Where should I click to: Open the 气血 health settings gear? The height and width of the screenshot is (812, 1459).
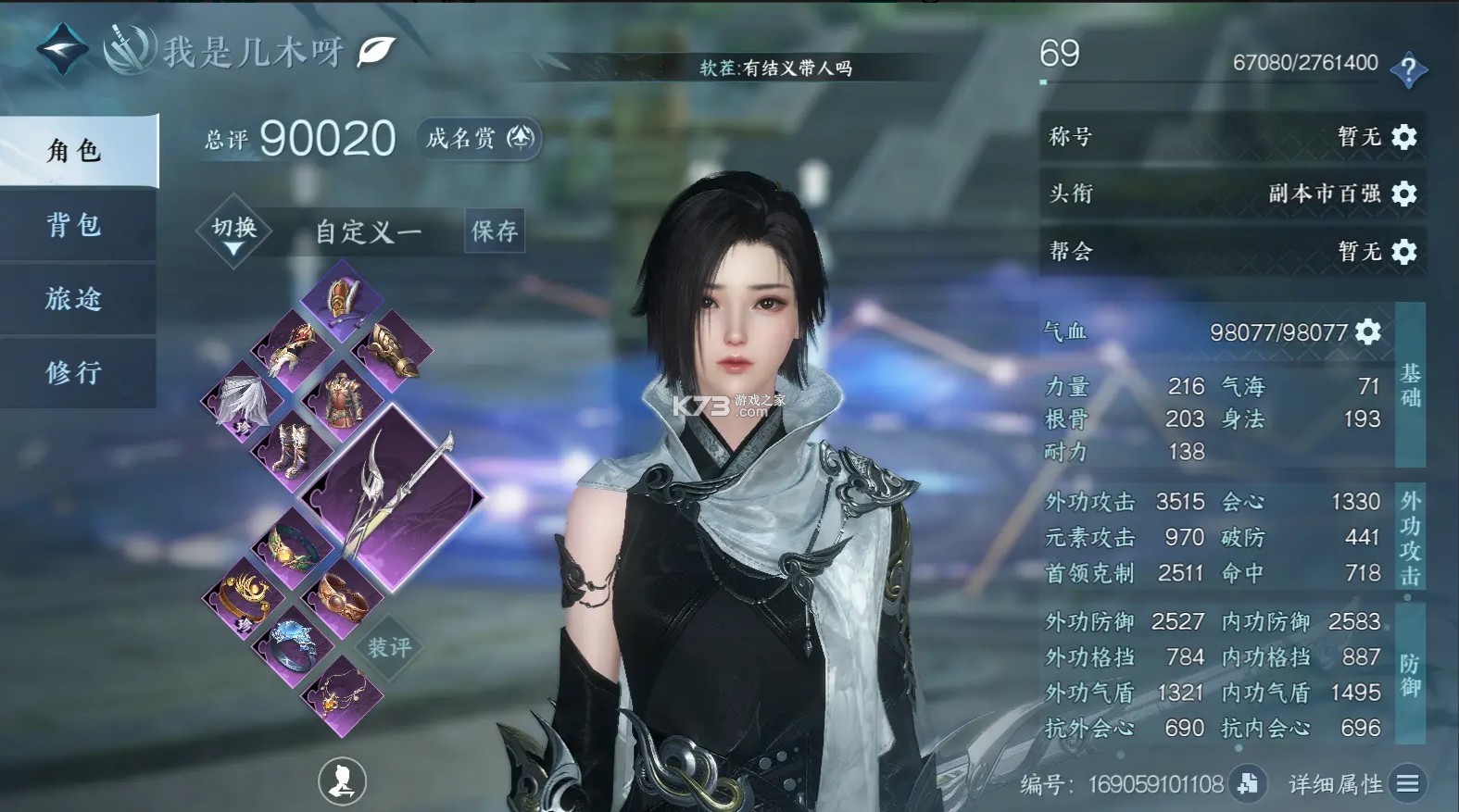point(1367,331)
